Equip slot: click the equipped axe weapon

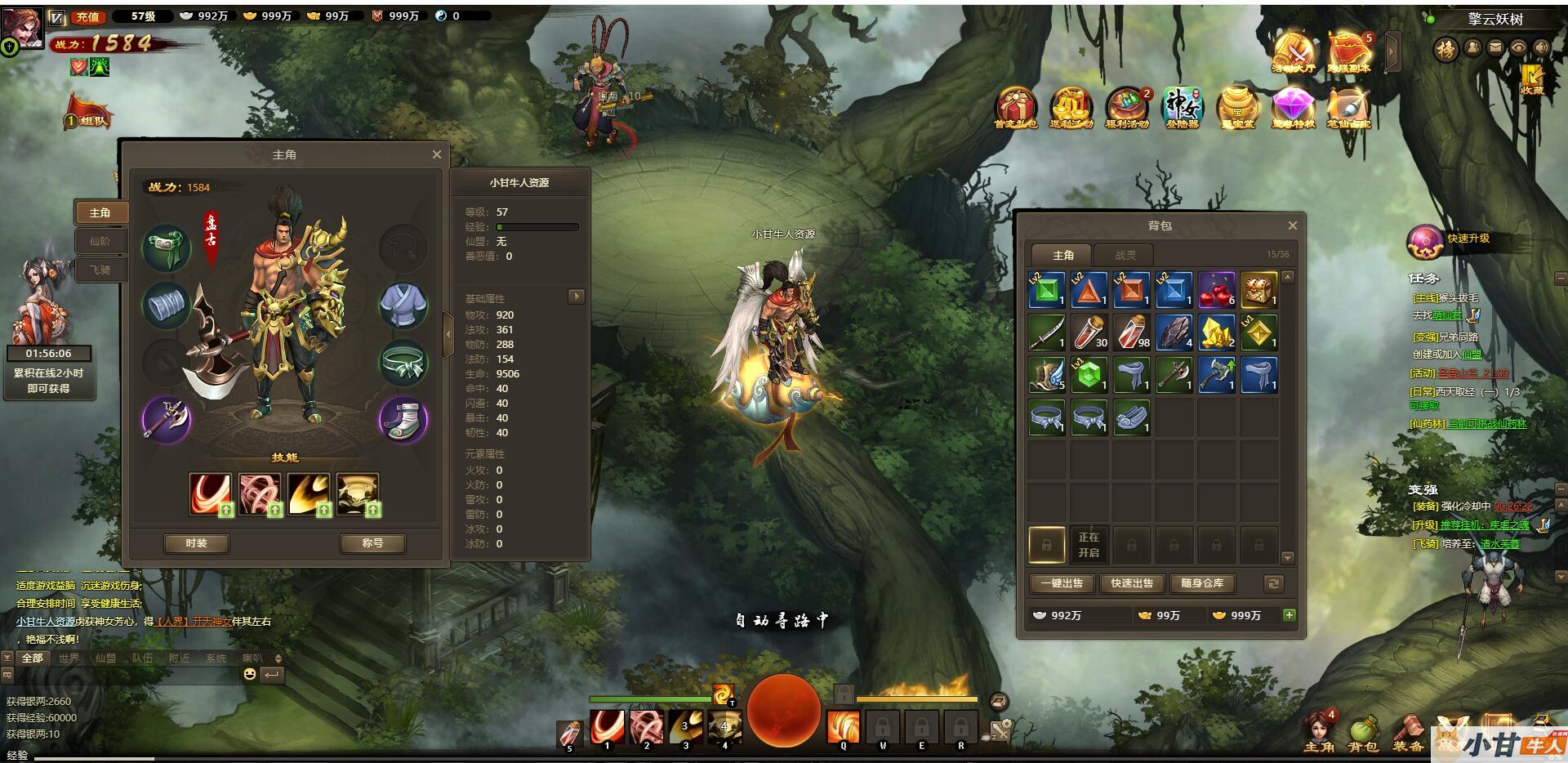[167, 420]
